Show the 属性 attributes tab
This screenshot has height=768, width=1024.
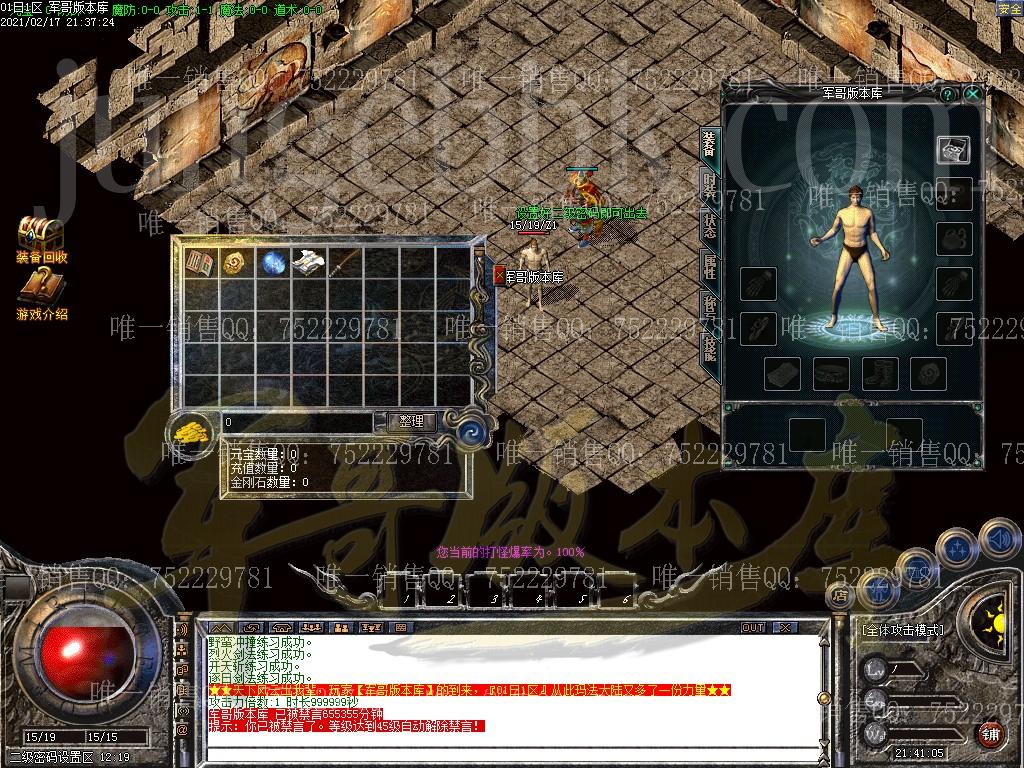click(x=709, y=267)
